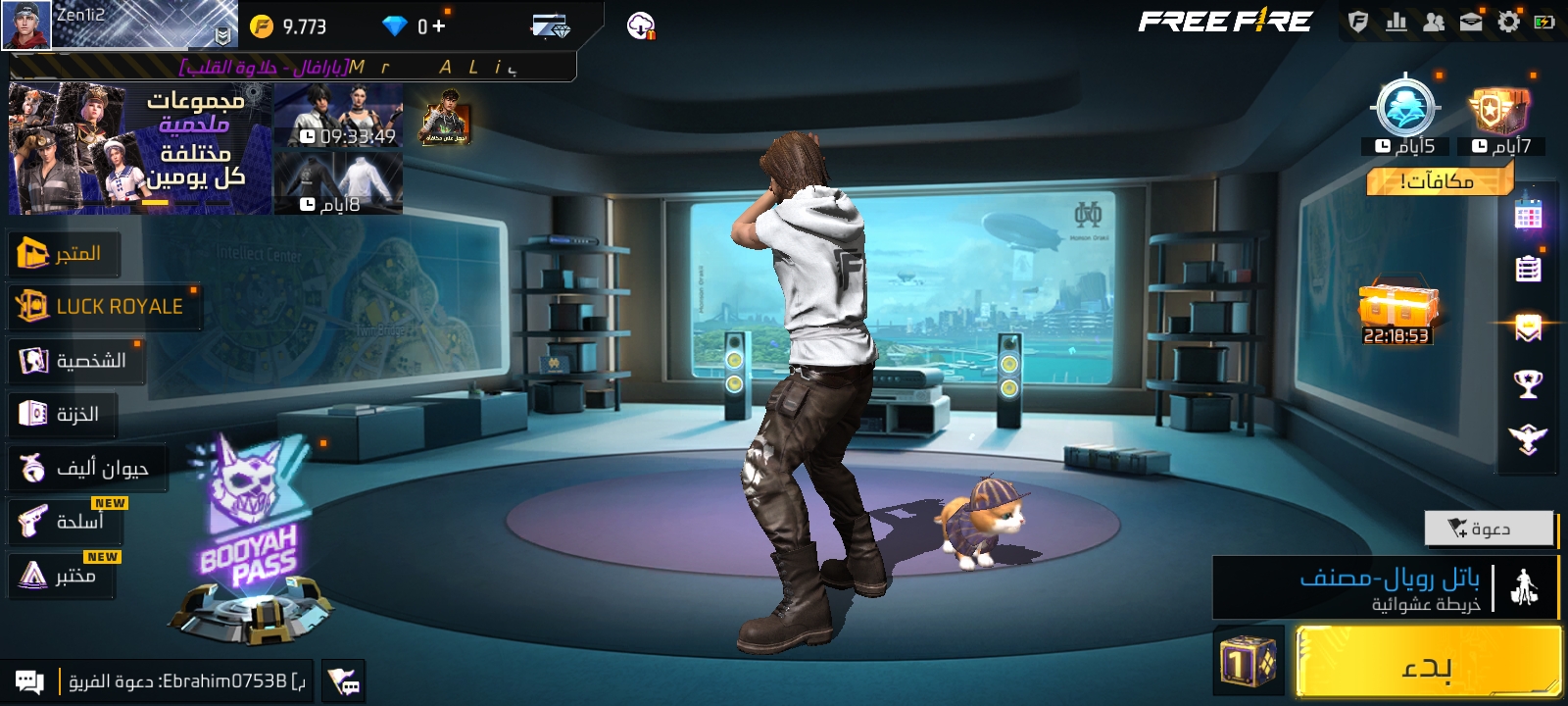This screenshot has height=706, width=1568.
Task: Open the المتجر store menu
Action: (x=65, y=254)
